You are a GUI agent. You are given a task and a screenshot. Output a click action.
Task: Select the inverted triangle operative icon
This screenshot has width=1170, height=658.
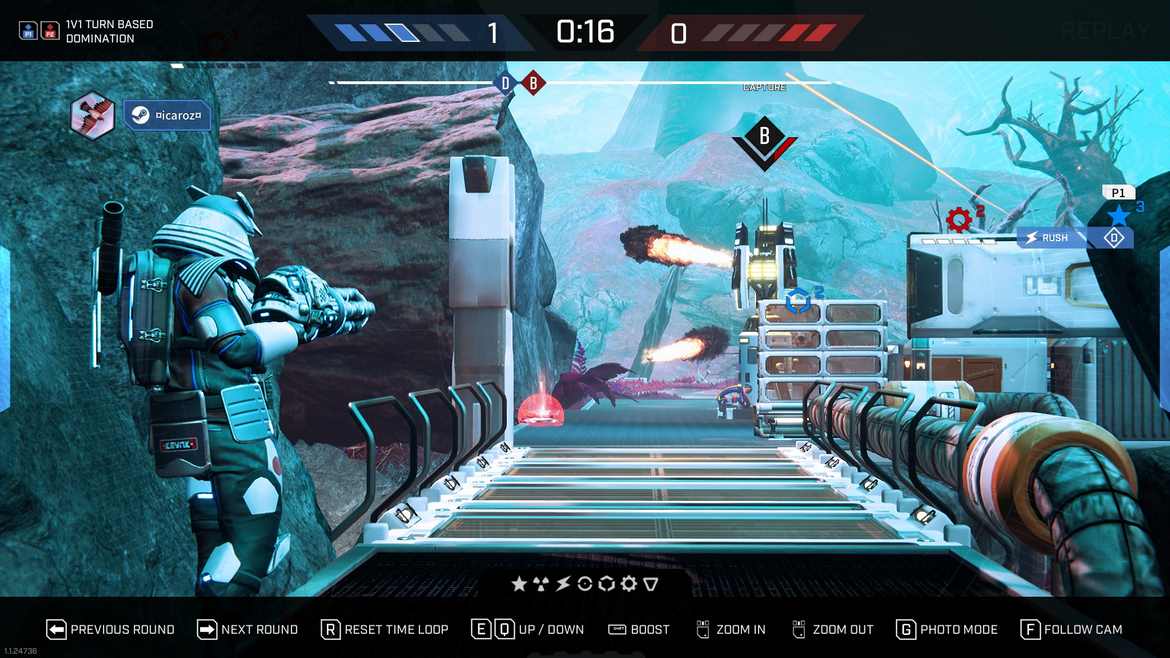651,584
